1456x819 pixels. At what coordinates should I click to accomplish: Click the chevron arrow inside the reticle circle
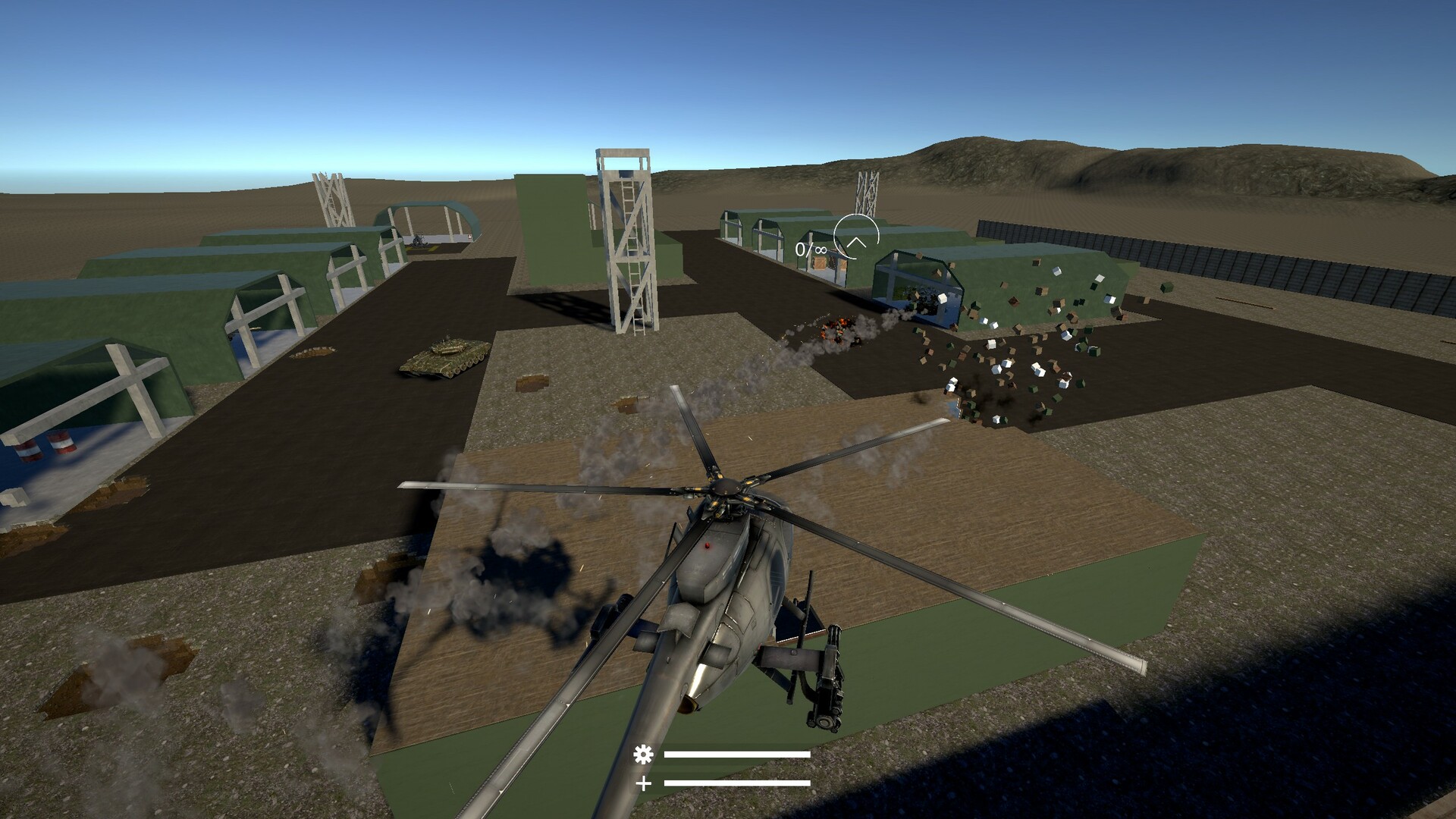point(857,243)
